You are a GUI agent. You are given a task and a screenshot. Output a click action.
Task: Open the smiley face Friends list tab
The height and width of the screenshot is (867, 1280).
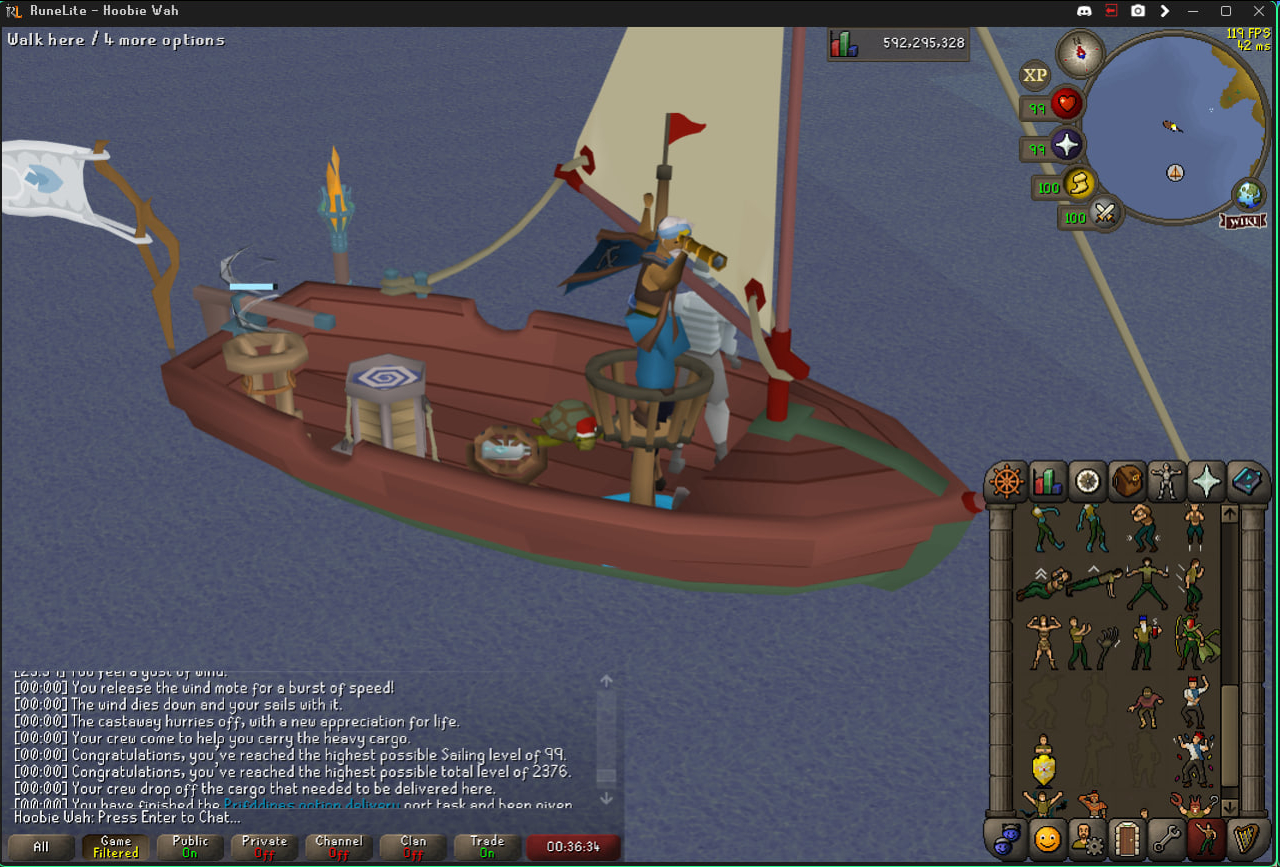[x=1046, y=839]
